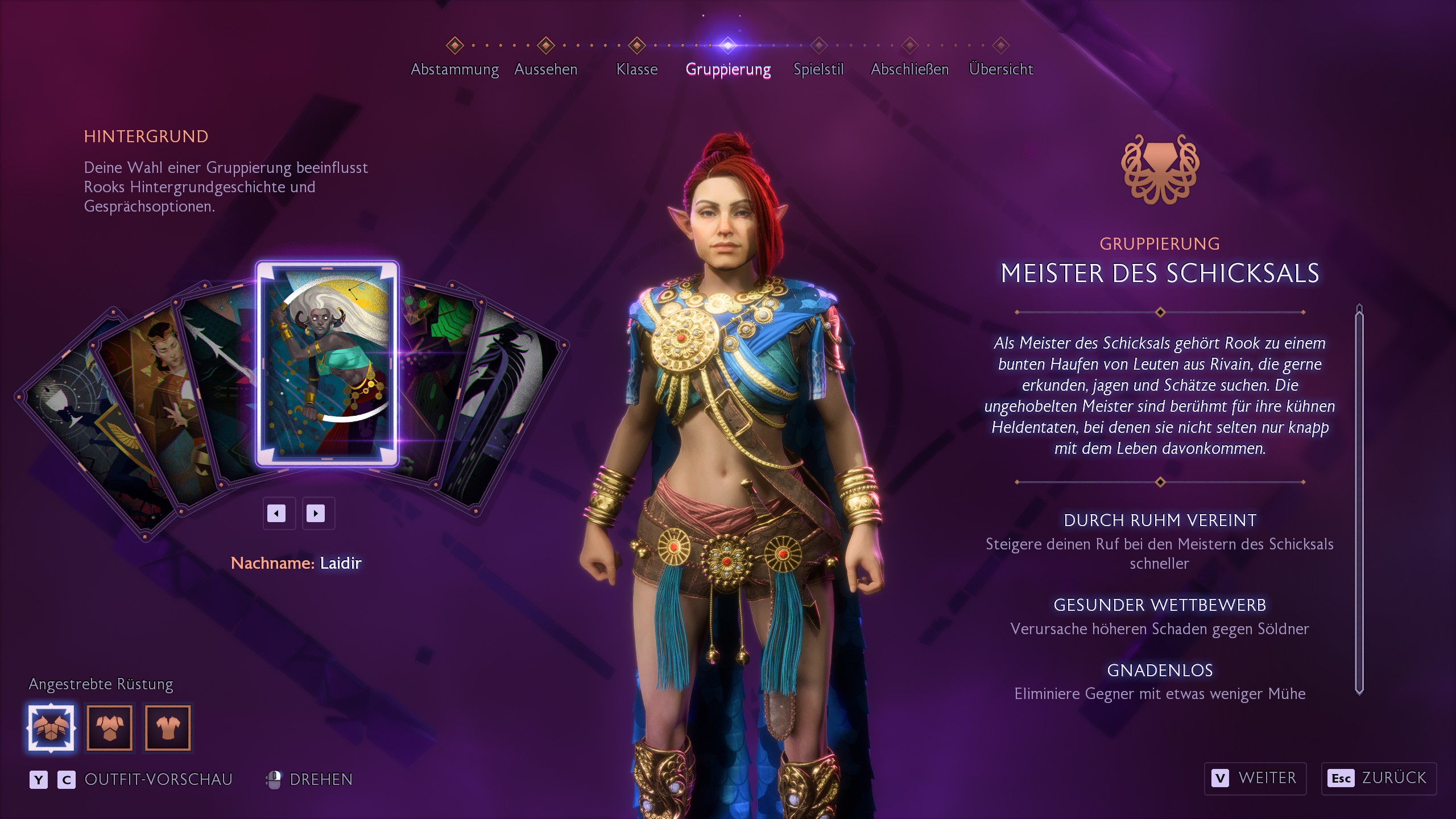Image resolution: width=1456 pixels, height=819 pixels.
Task: Select the dark silhouette moon card
Action: click(506, 398)
